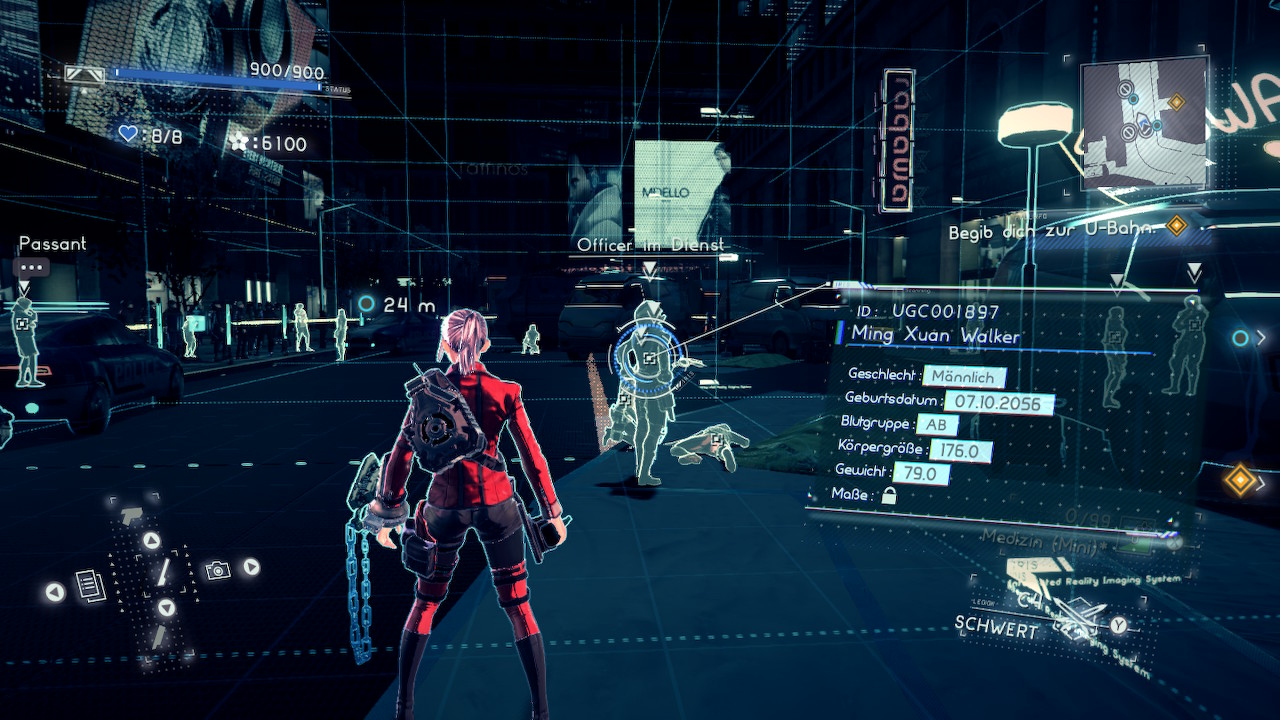The width and height of the screenshot is (1280, 720).
Task: Click the right arrow beside the camera
Action: click(x=251, y=567)
